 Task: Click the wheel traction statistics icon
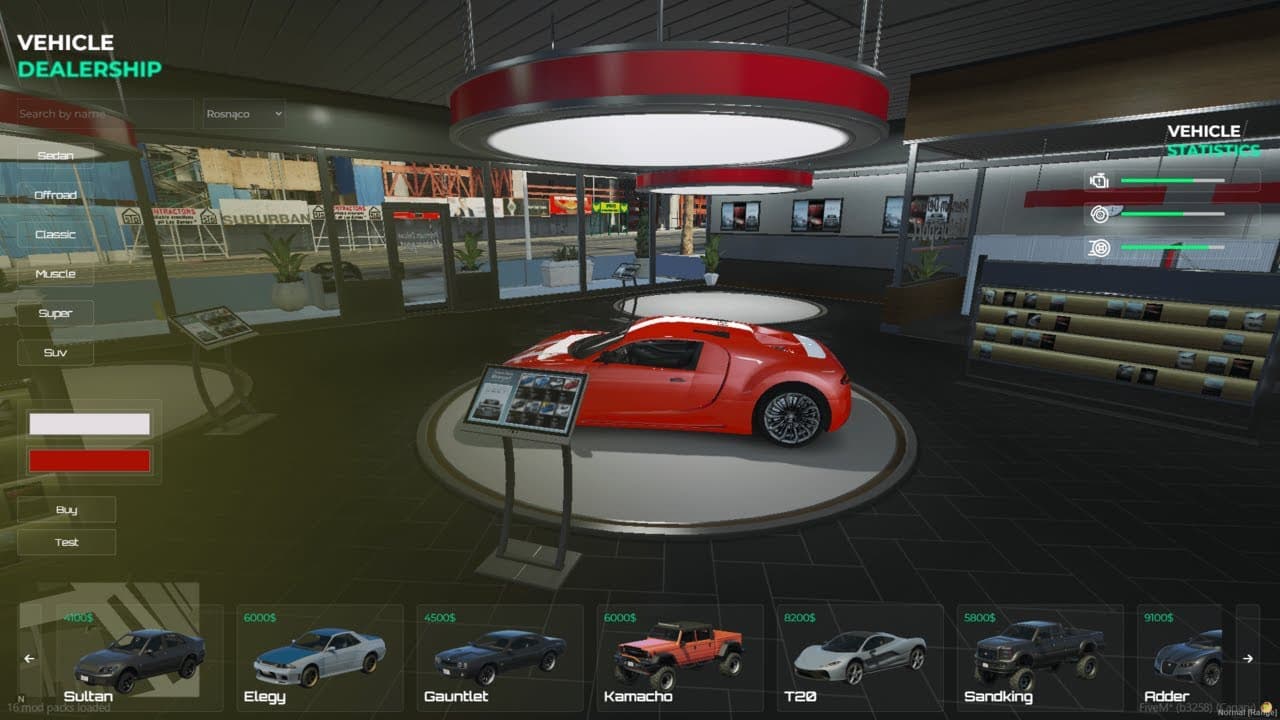[x=1101, y=245]
